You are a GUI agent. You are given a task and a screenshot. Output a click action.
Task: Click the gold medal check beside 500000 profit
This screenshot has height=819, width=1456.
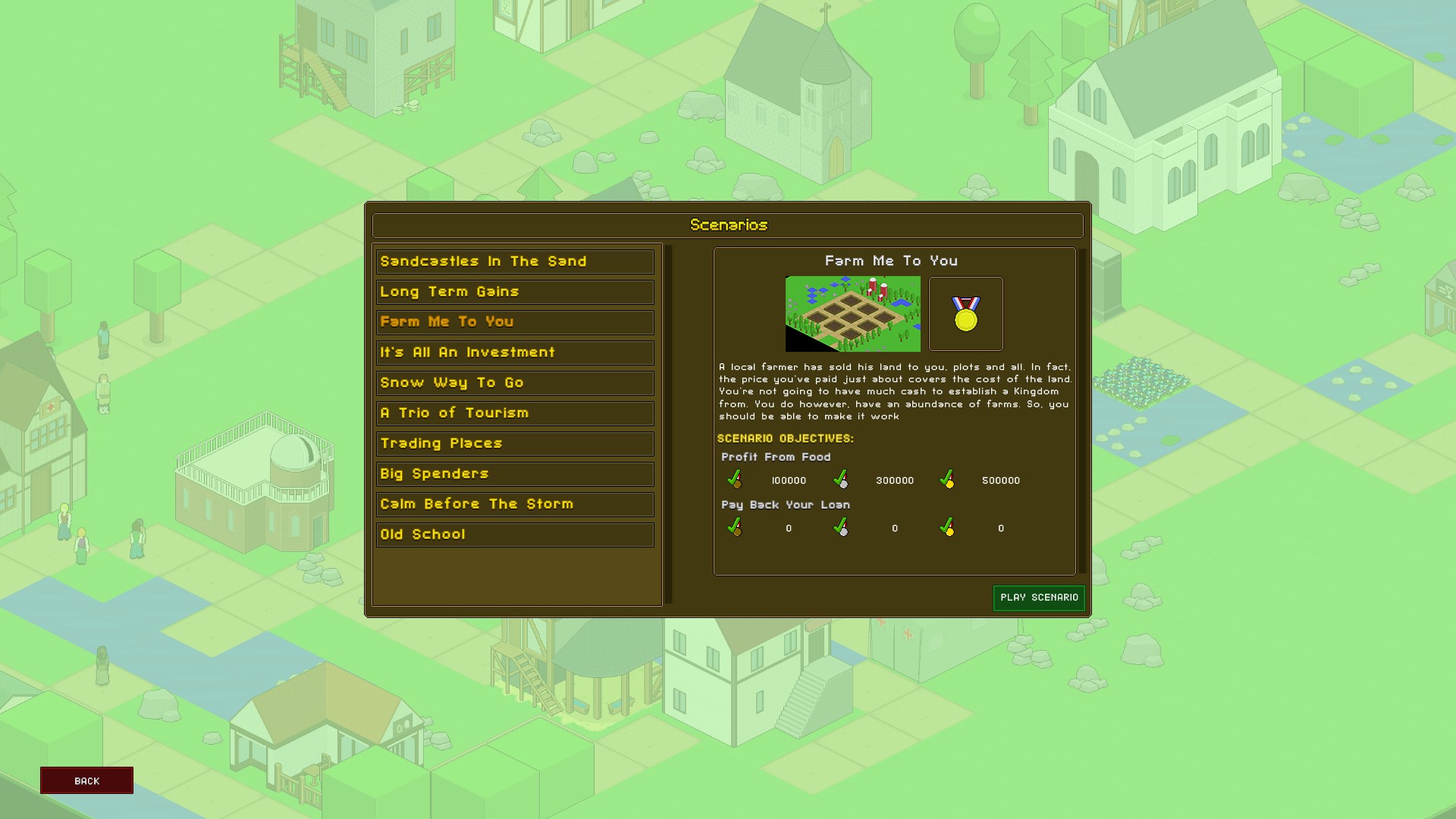(x=947, y=480)
